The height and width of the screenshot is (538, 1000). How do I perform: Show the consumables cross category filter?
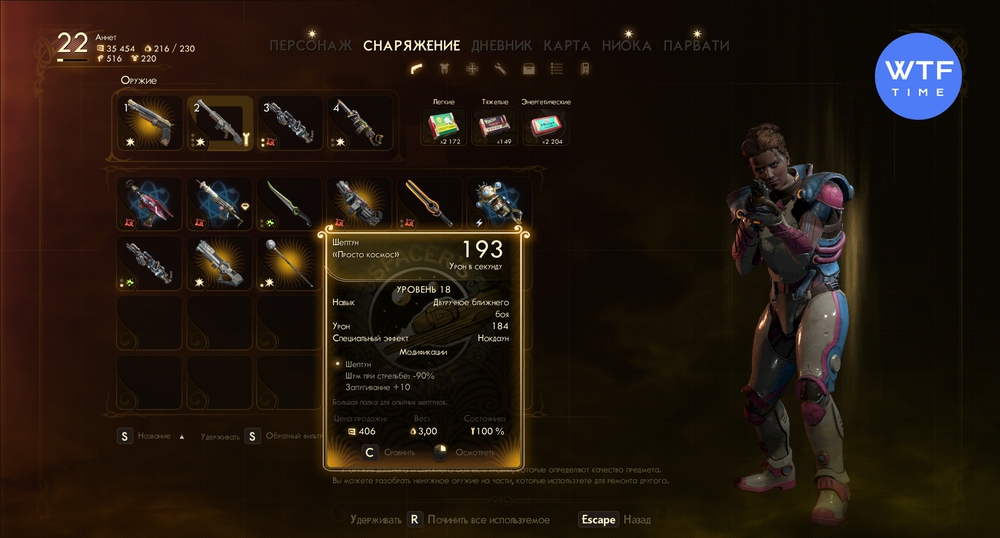tap(473, 69)
